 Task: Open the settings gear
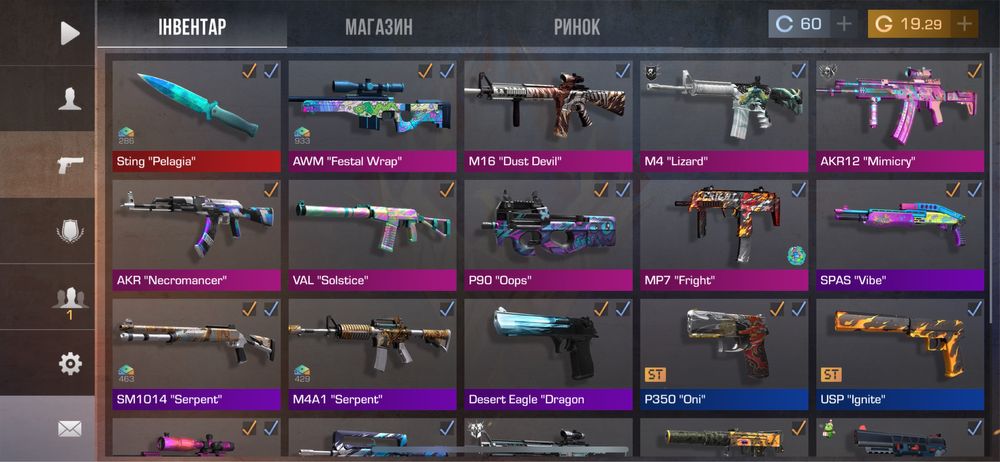pyautogui.click(x=69, y=363)
